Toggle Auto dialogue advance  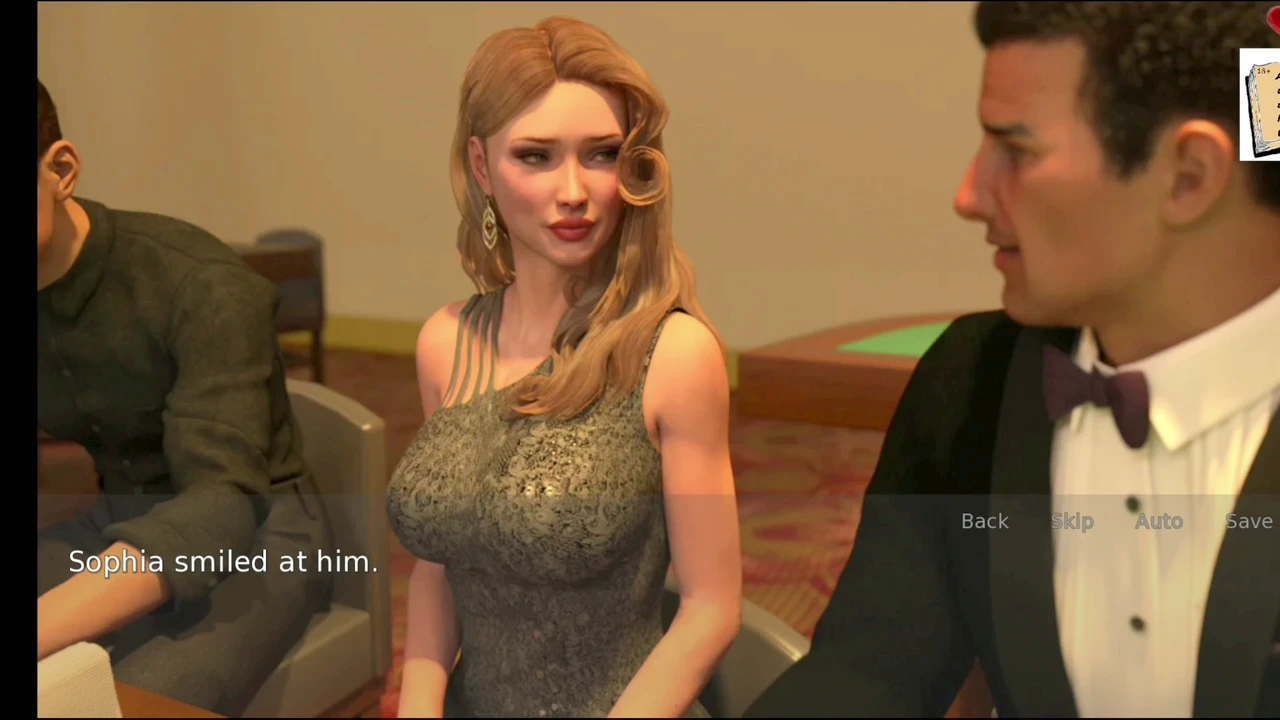click(x=1158, y=521)
